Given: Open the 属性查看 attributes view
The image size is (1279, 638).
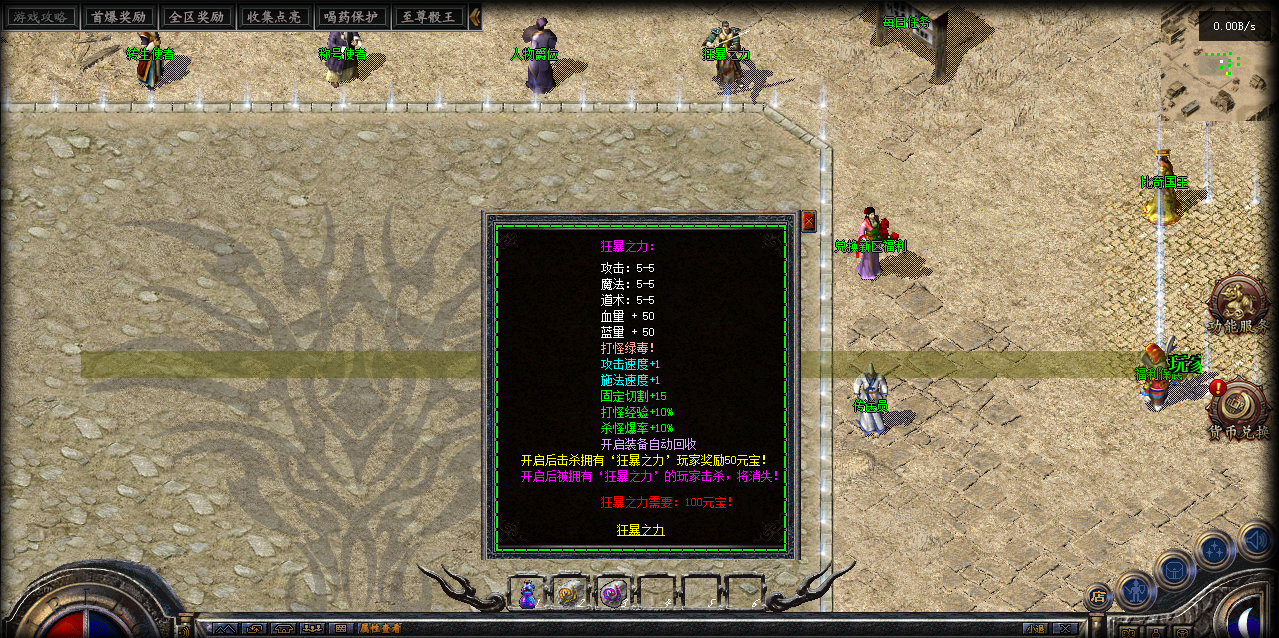Looking at the screenshot, I should (x=380, y=629).
